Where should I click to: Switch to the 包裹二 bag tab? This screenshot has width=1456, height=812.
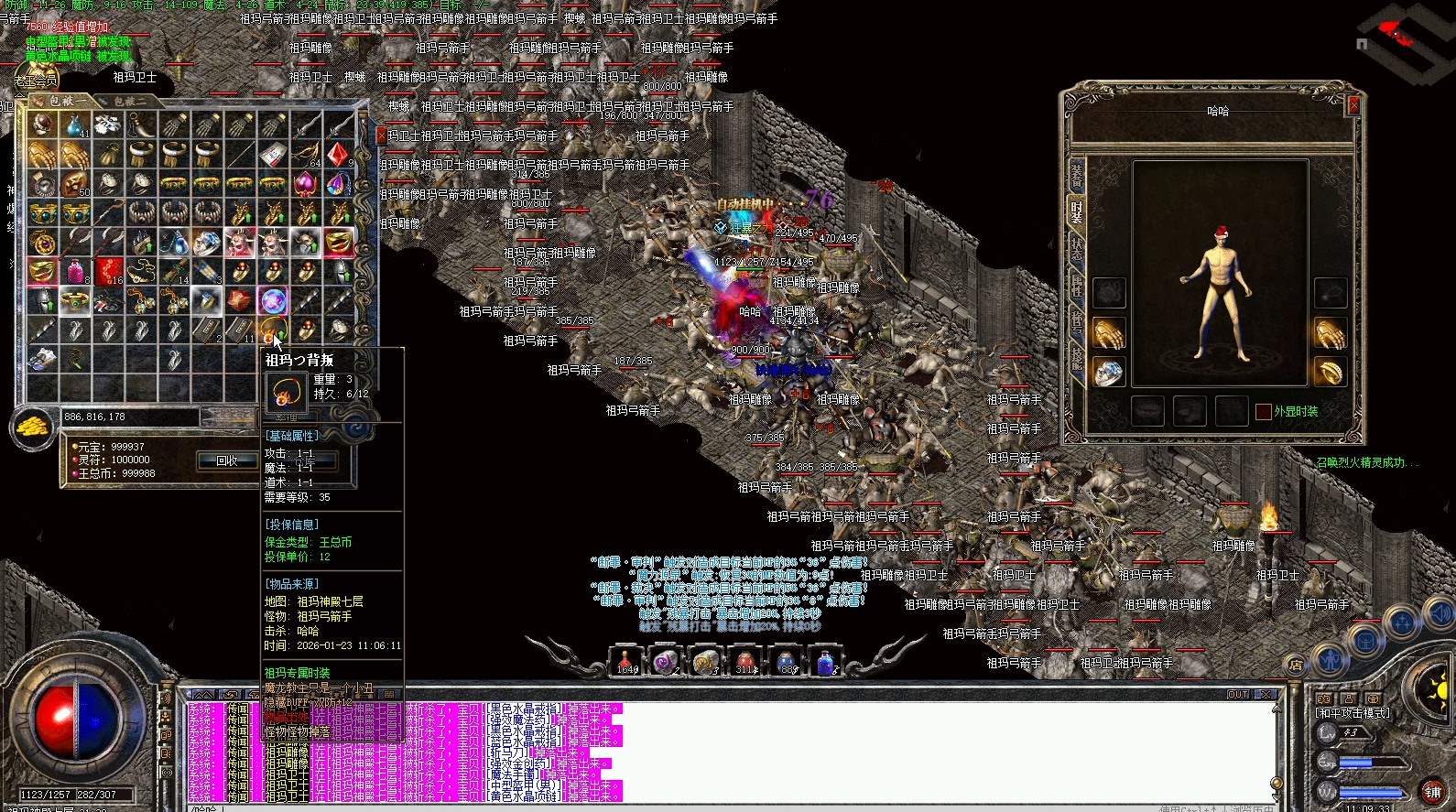point(126,101)
